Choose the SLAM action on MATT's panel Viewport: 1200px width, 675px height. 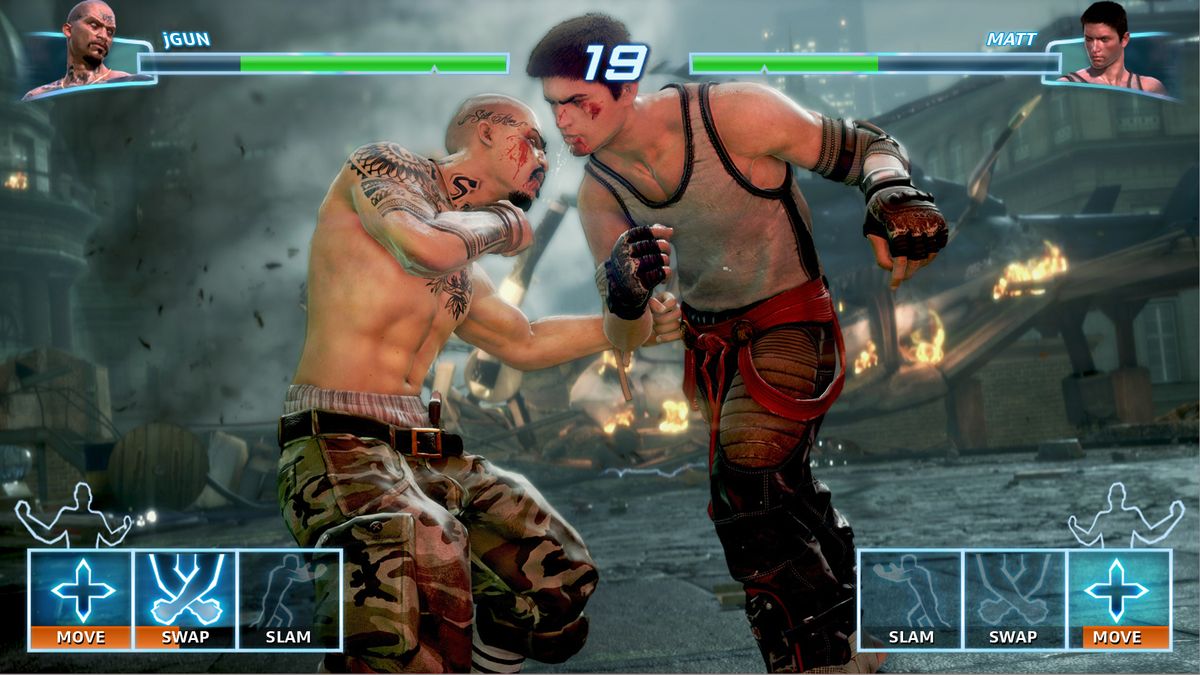[x=911, y=600]
